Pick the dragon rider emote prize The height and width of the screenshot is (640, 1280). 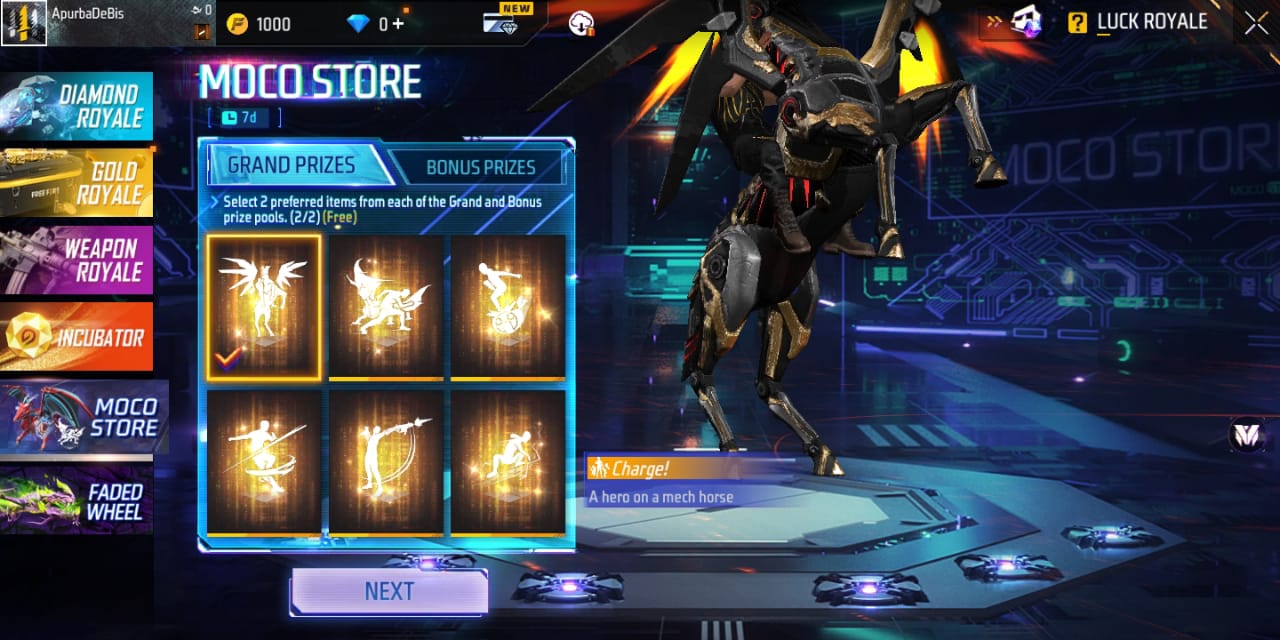tap(386, 307)
